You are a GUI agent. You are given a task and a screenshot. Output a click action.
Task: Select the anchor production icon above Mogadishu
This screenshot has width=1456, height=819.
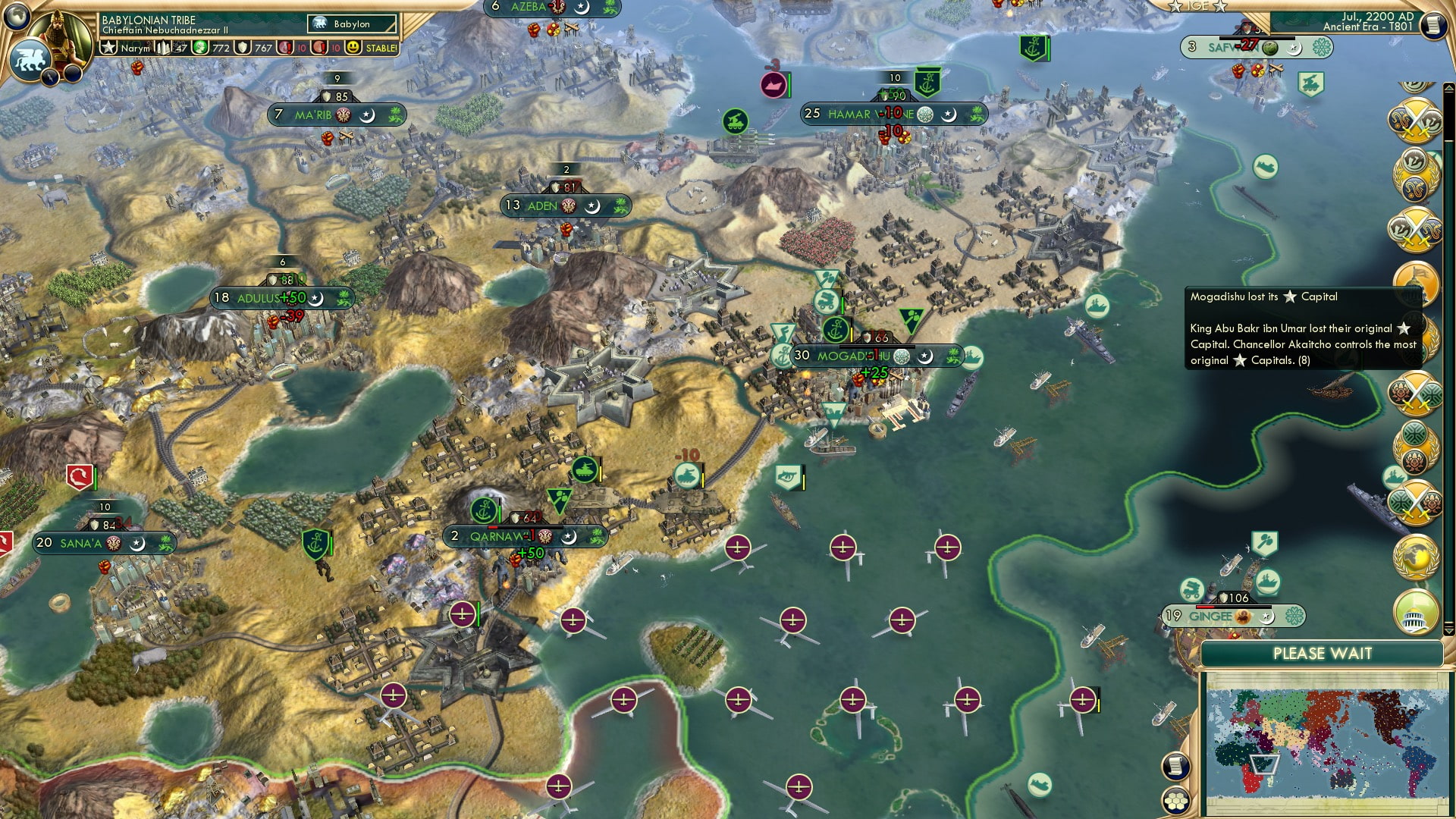(x=834, y=331)
